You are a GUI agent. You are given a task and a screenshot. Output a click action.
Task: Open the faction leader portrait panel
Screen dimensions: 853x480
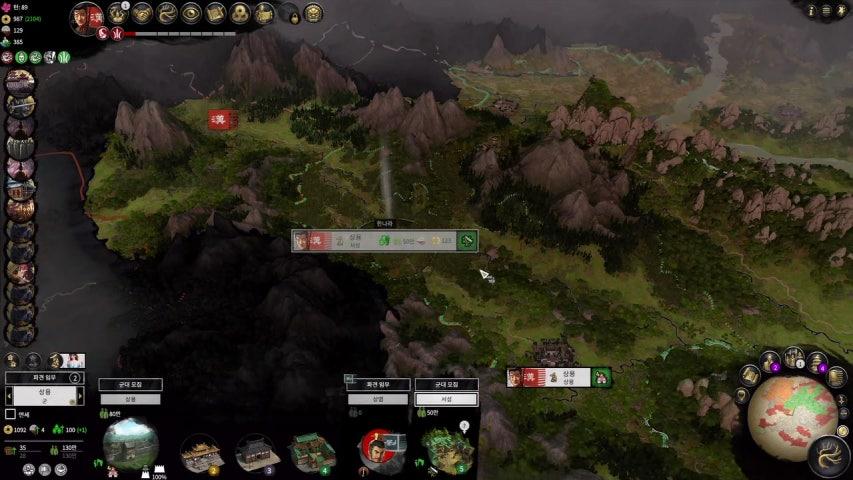85,18
